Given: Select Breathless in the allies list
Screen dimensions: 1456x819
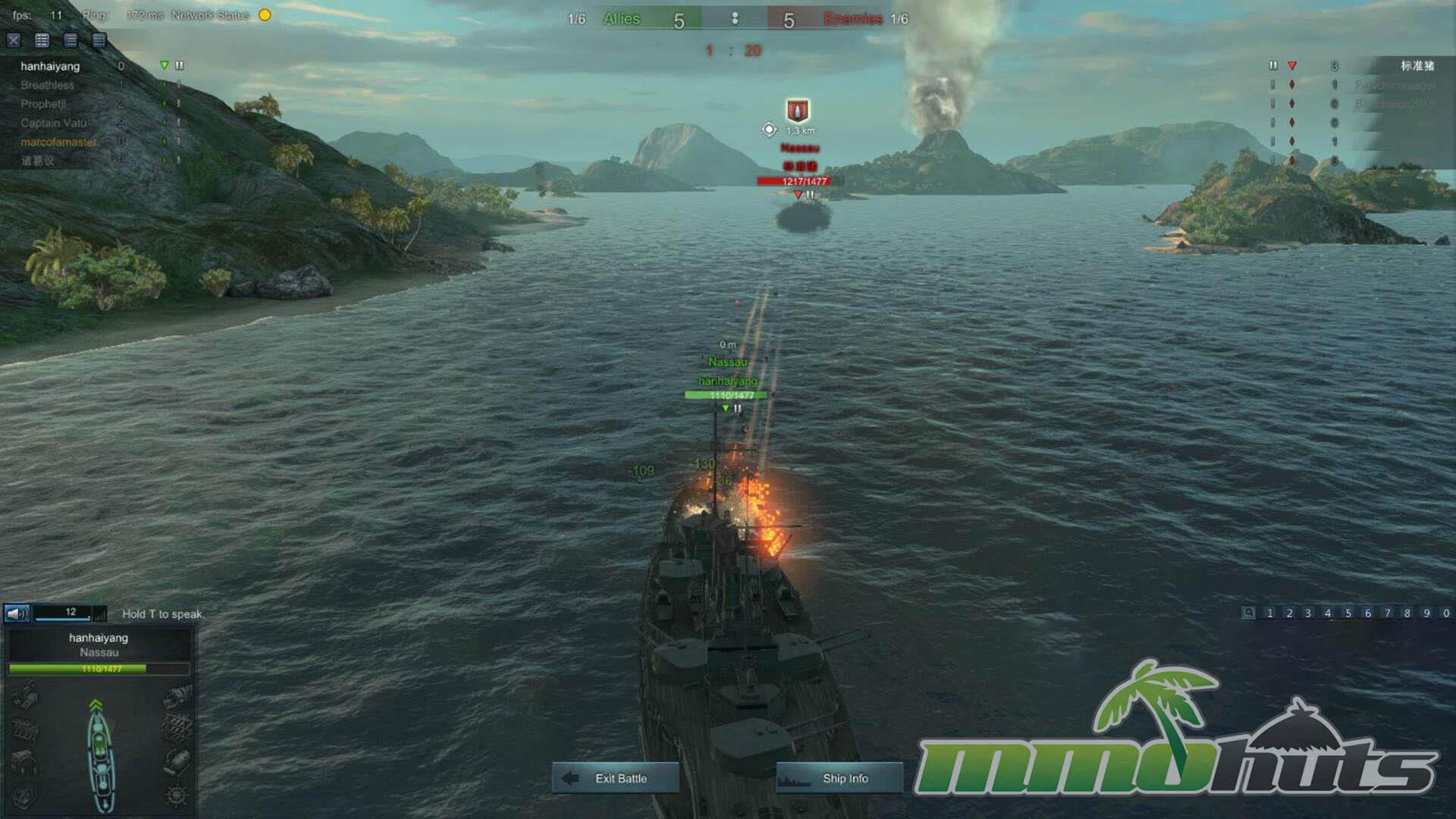Looking at the screenshot, I should tap(47, 85).
